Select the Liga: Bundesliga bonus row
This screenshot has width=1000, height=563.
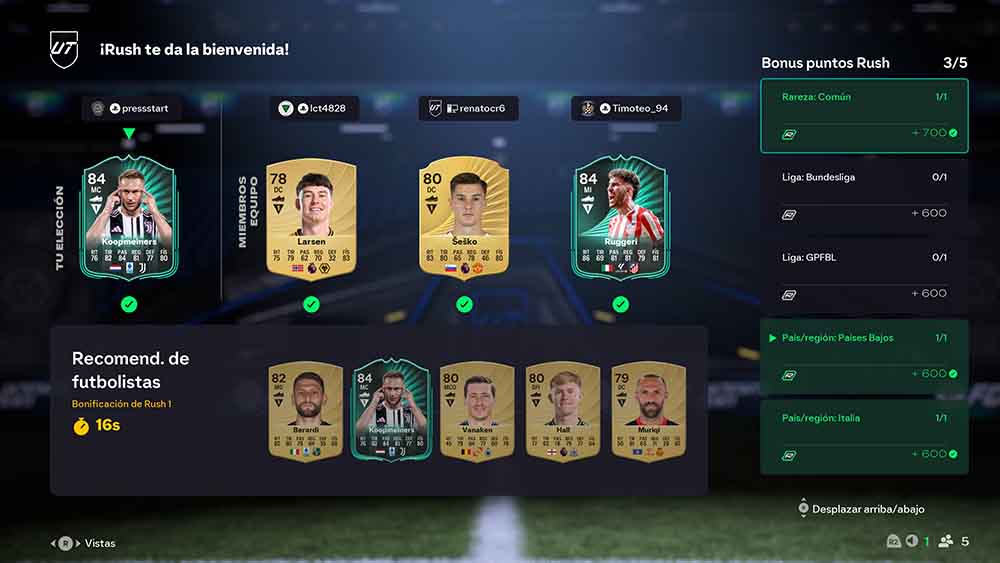tap(864, 196)
